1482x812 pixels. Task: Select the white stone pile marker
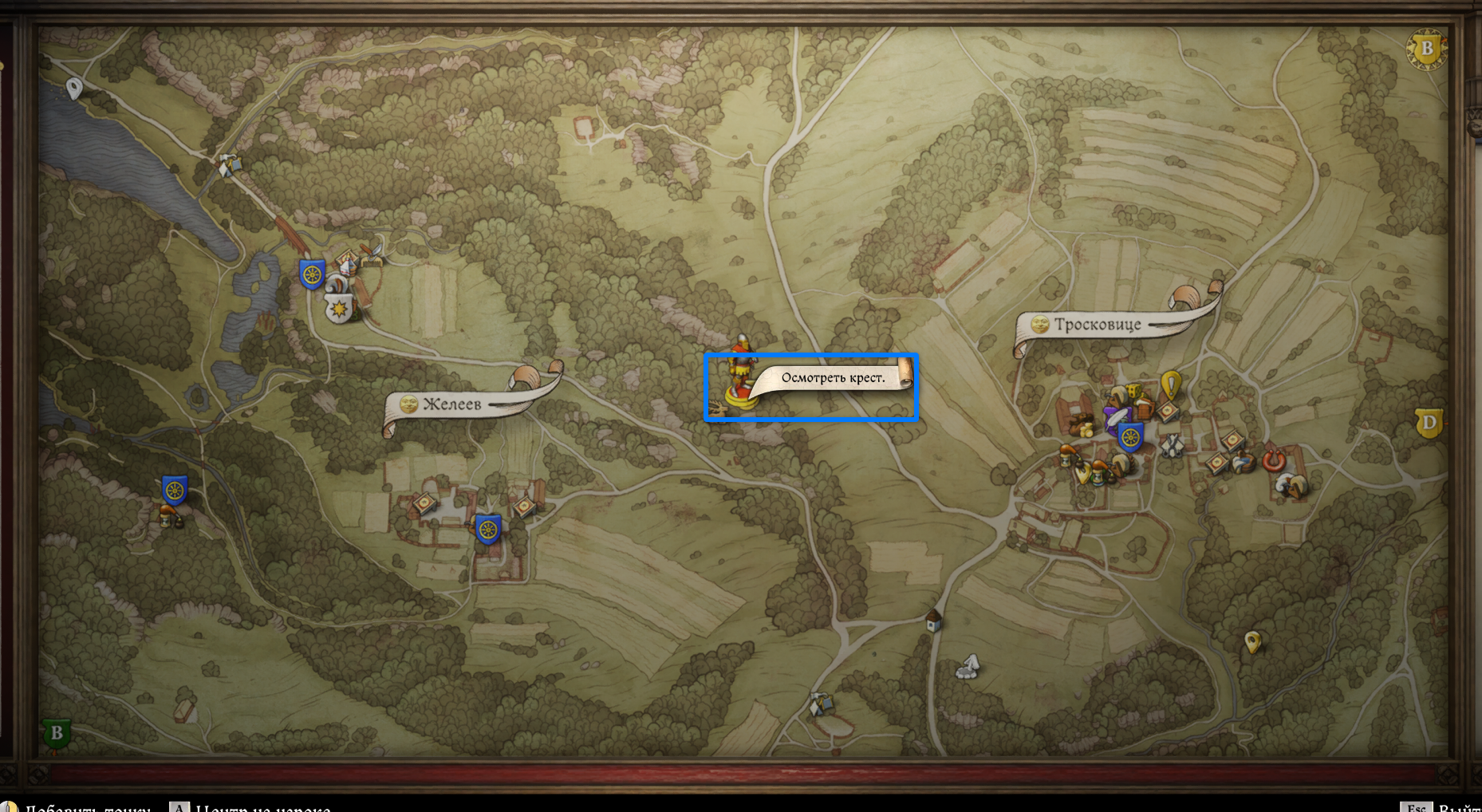[x=968, y=667]
